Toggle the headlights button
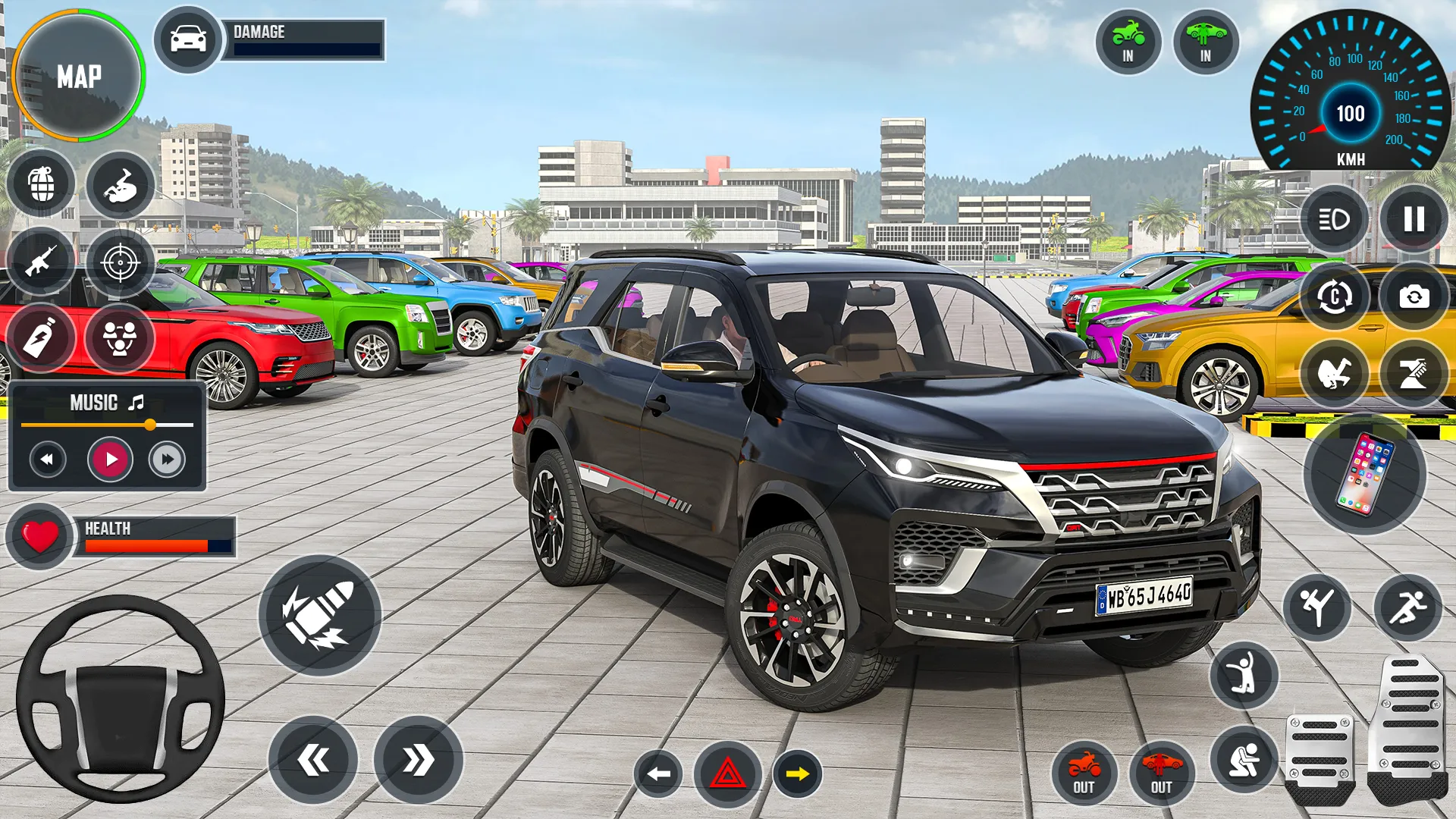The image size is (1456, 819). (1334, 219)
